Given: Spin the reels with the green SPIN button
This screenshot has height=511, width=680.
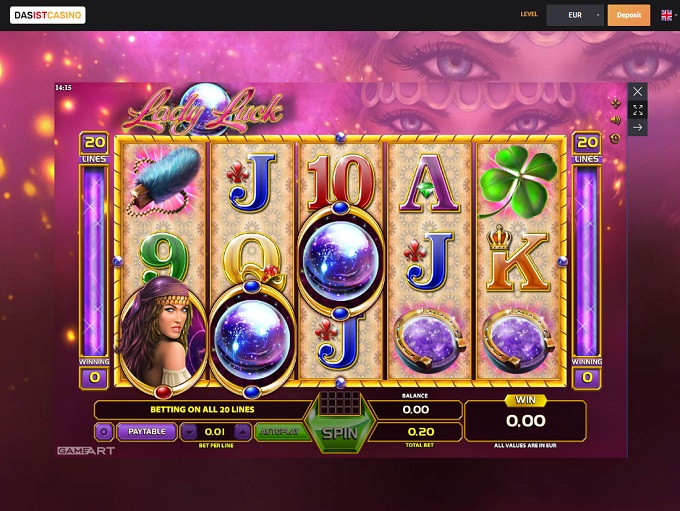Looking at the screenshot, I should tap(338, 432).
